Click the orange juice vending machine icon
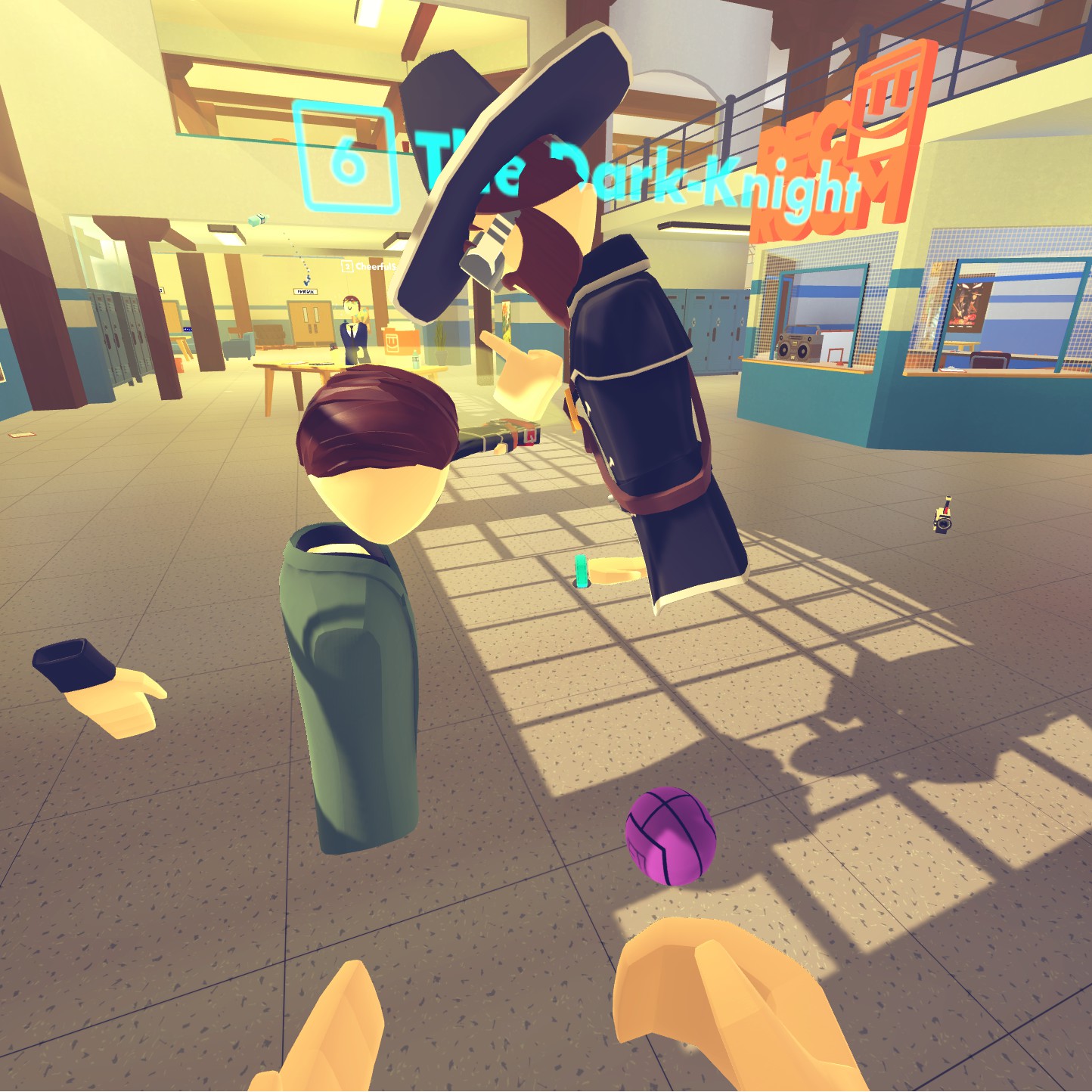Image resolution: width=1092 pixels, height=1092 pixels. (393, 340)
